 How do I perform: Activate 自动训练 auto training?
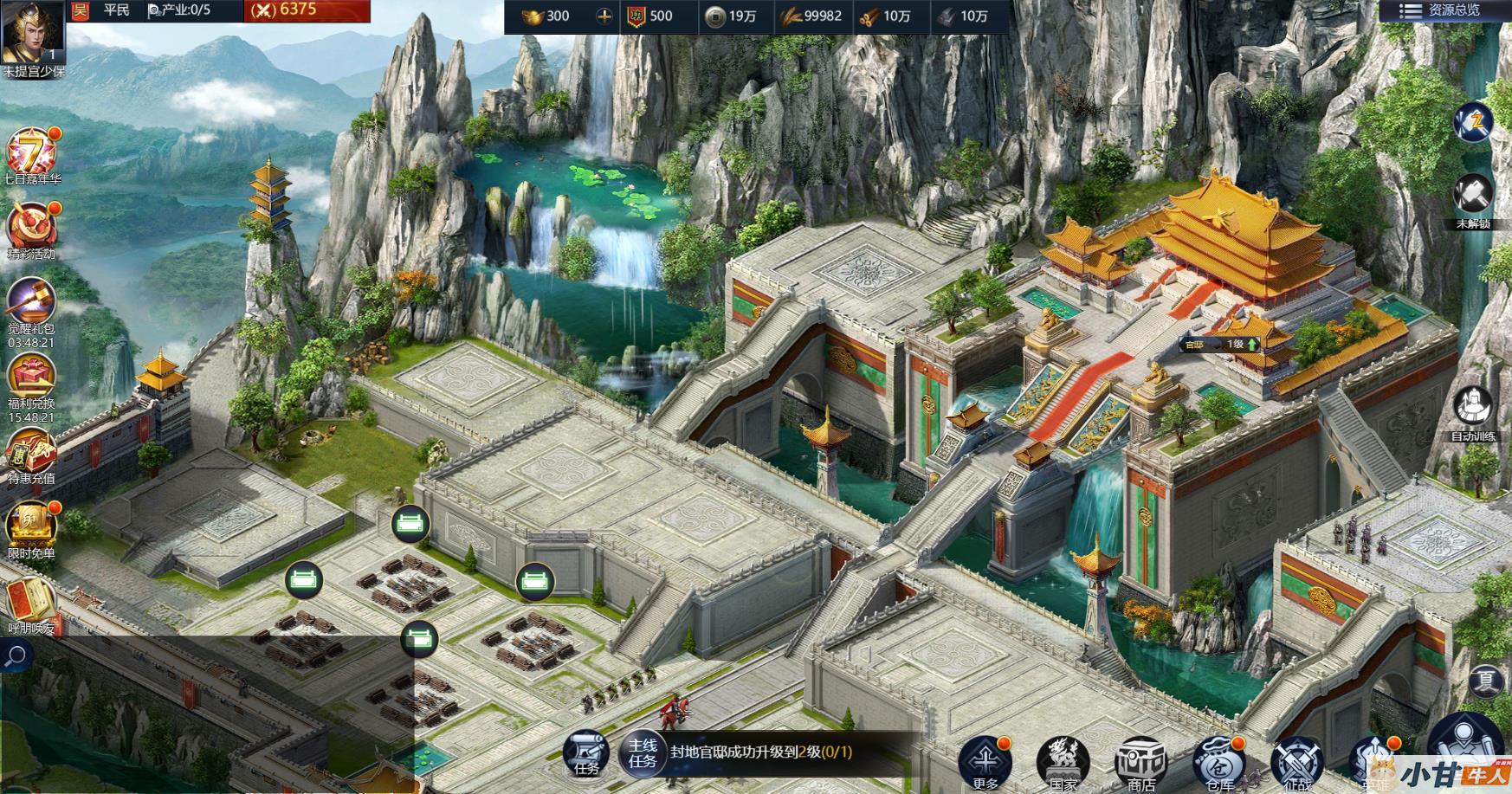click(x=1472, y=409)
